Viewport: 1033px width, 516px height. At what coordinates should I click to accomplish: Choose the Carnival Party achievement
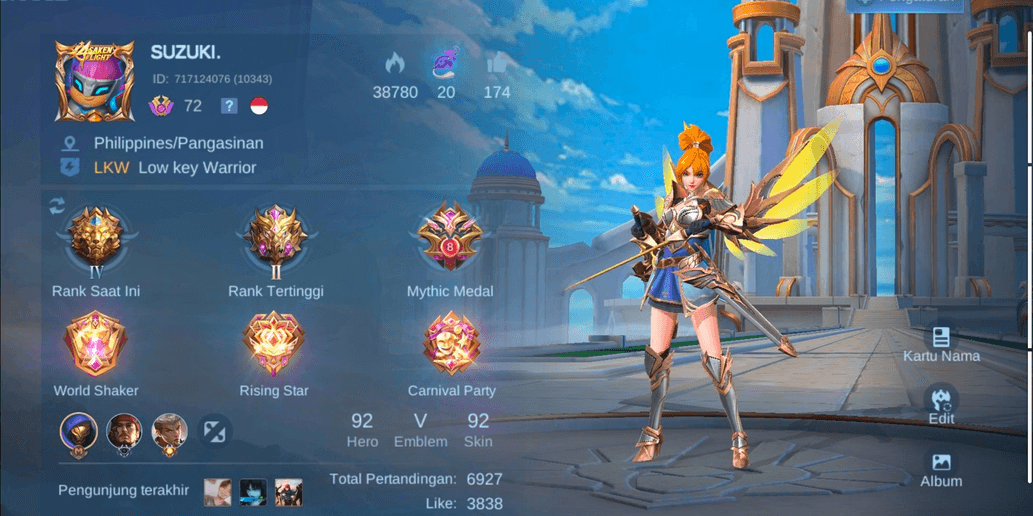coord(451,343)
